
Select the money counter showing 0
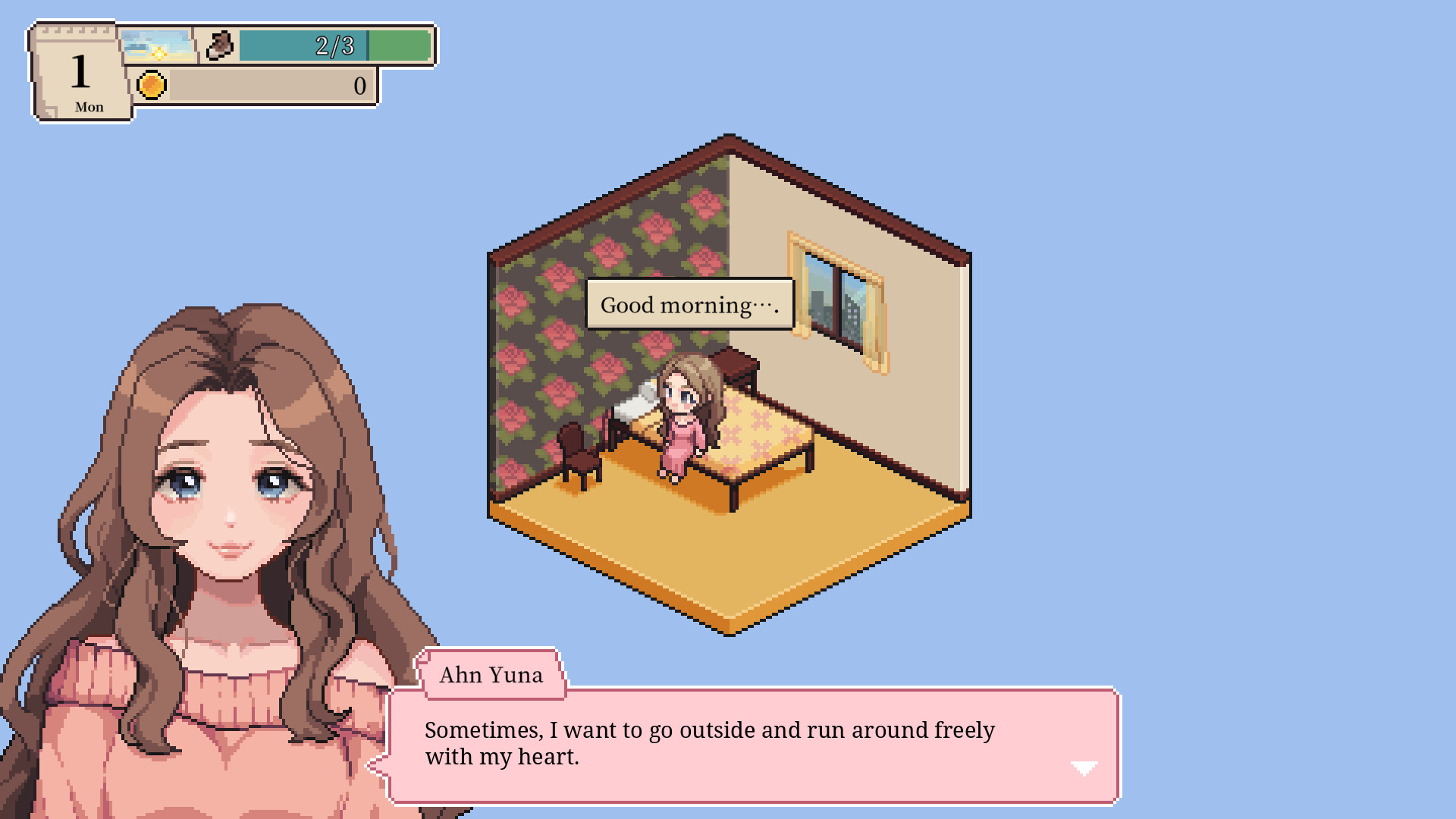coord(359,85)
